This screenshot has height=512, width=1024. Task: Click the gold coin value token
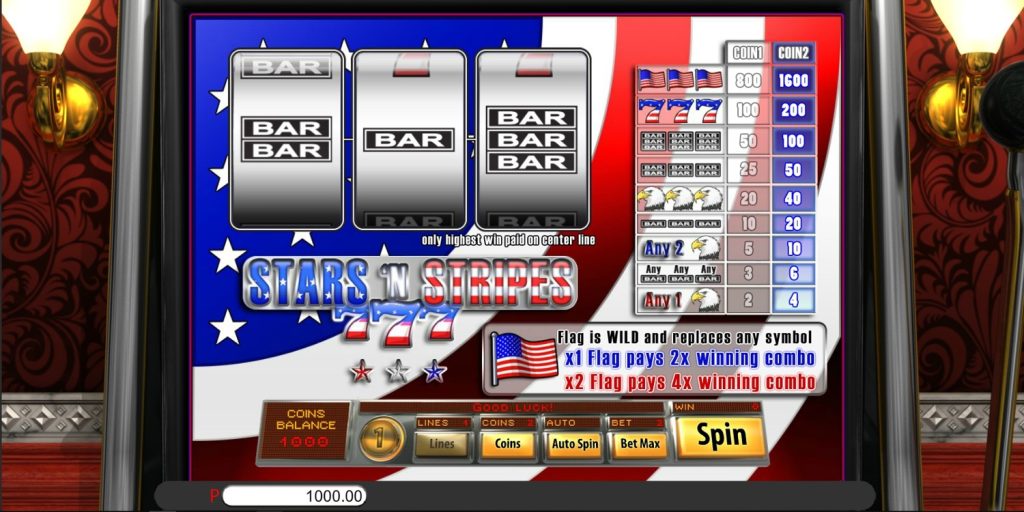[x=382, y=438]
